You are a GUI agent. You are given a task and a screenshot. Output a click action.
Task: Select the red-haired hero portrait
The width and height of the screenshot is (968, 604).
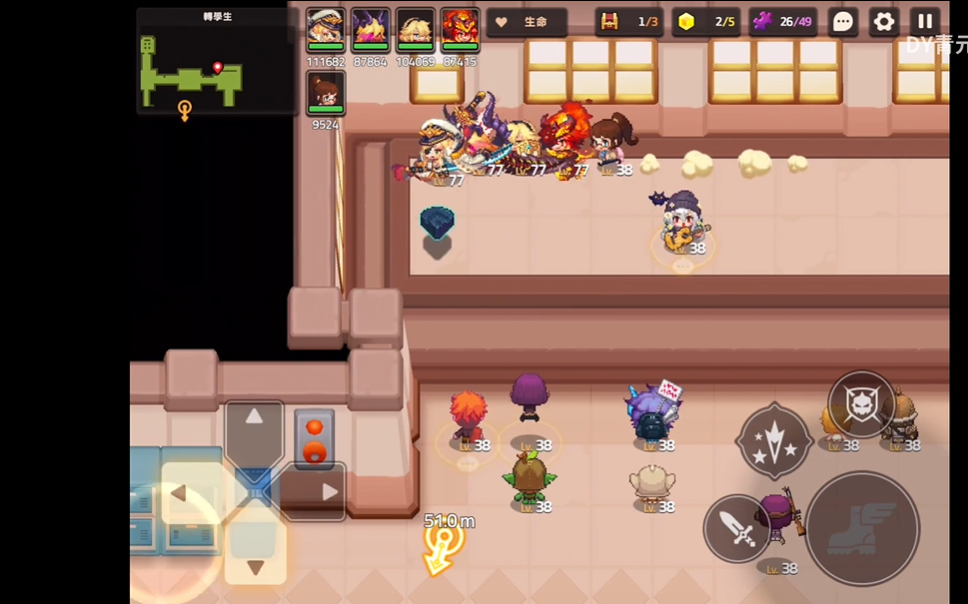click(x=460, y=30)
